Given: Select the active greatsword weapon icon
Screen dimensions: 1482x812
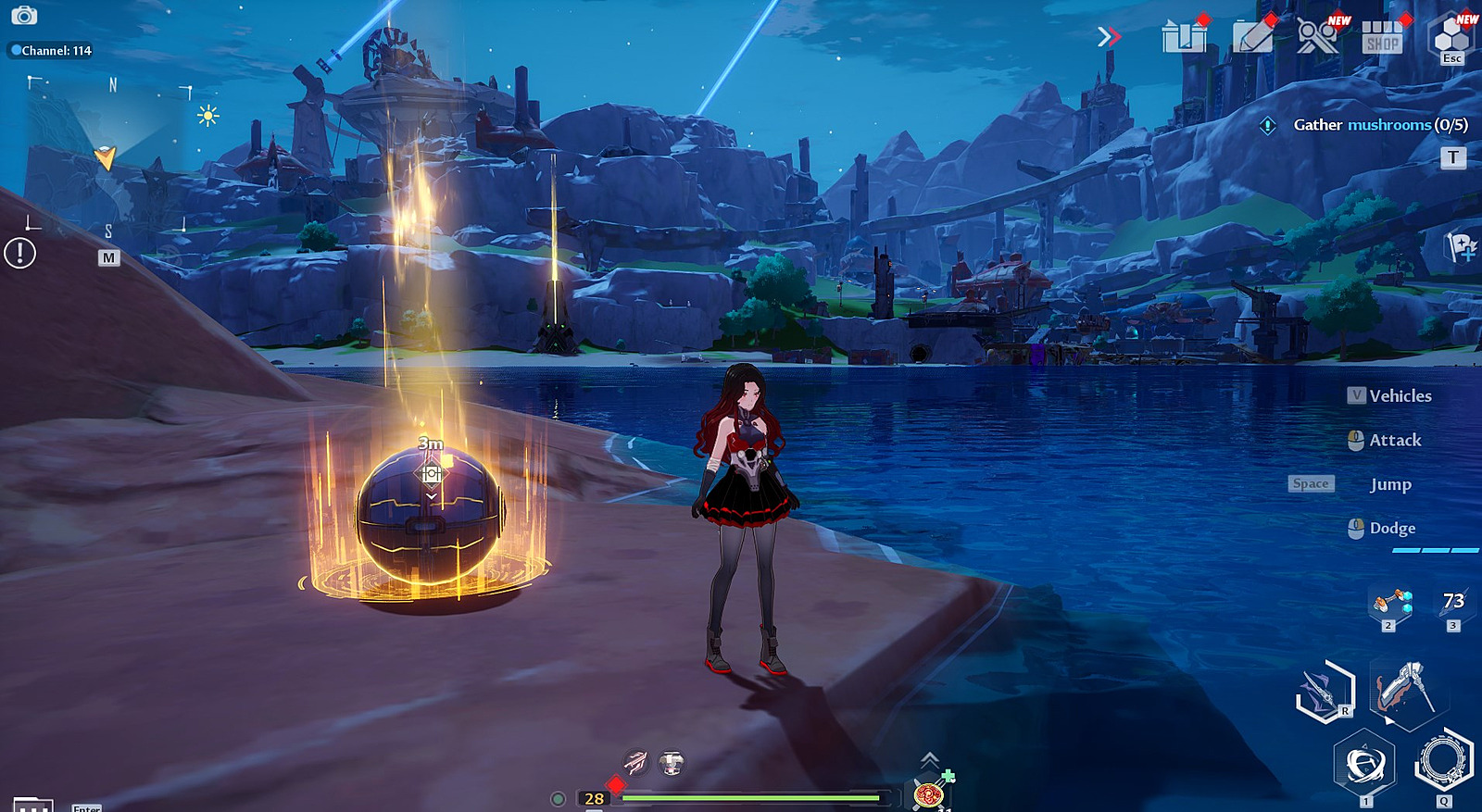Looking at the screenshot, I should (x=1403, y=690).
